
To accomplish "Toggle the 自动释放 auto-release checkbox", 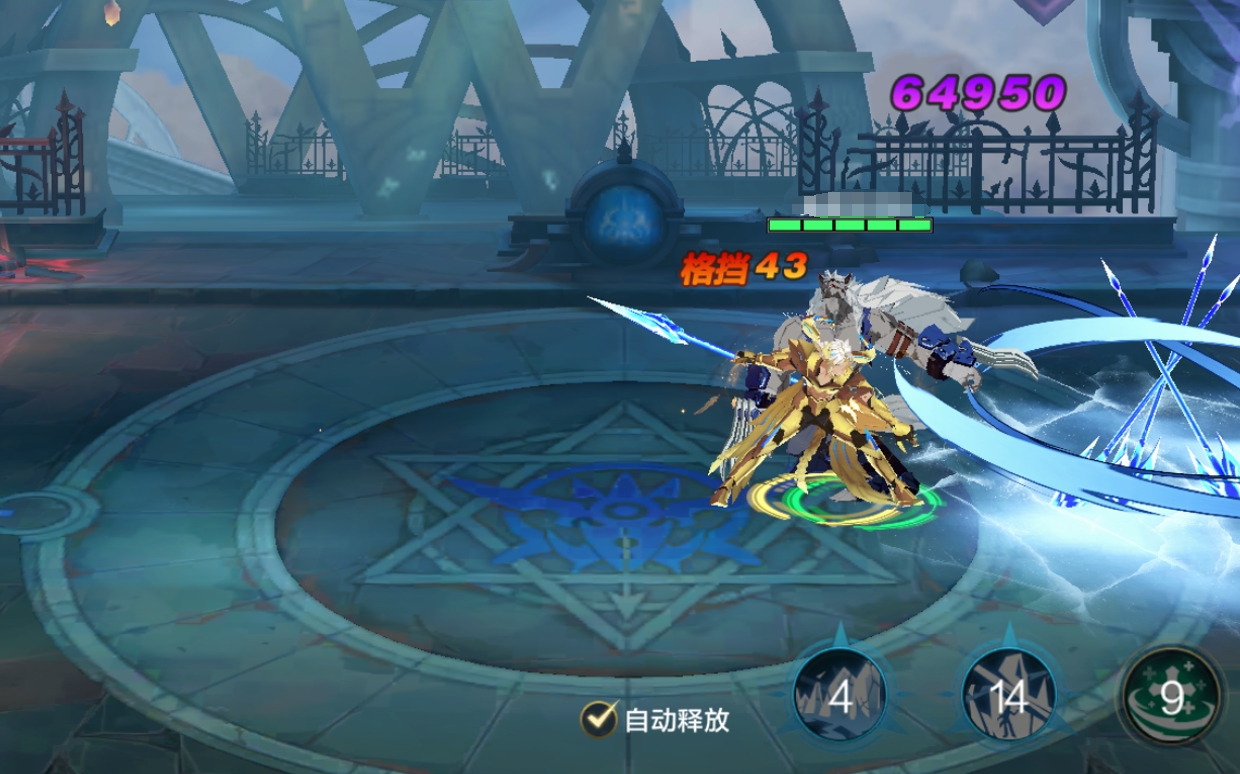I will pyautogui.click(x=599, y=718).
